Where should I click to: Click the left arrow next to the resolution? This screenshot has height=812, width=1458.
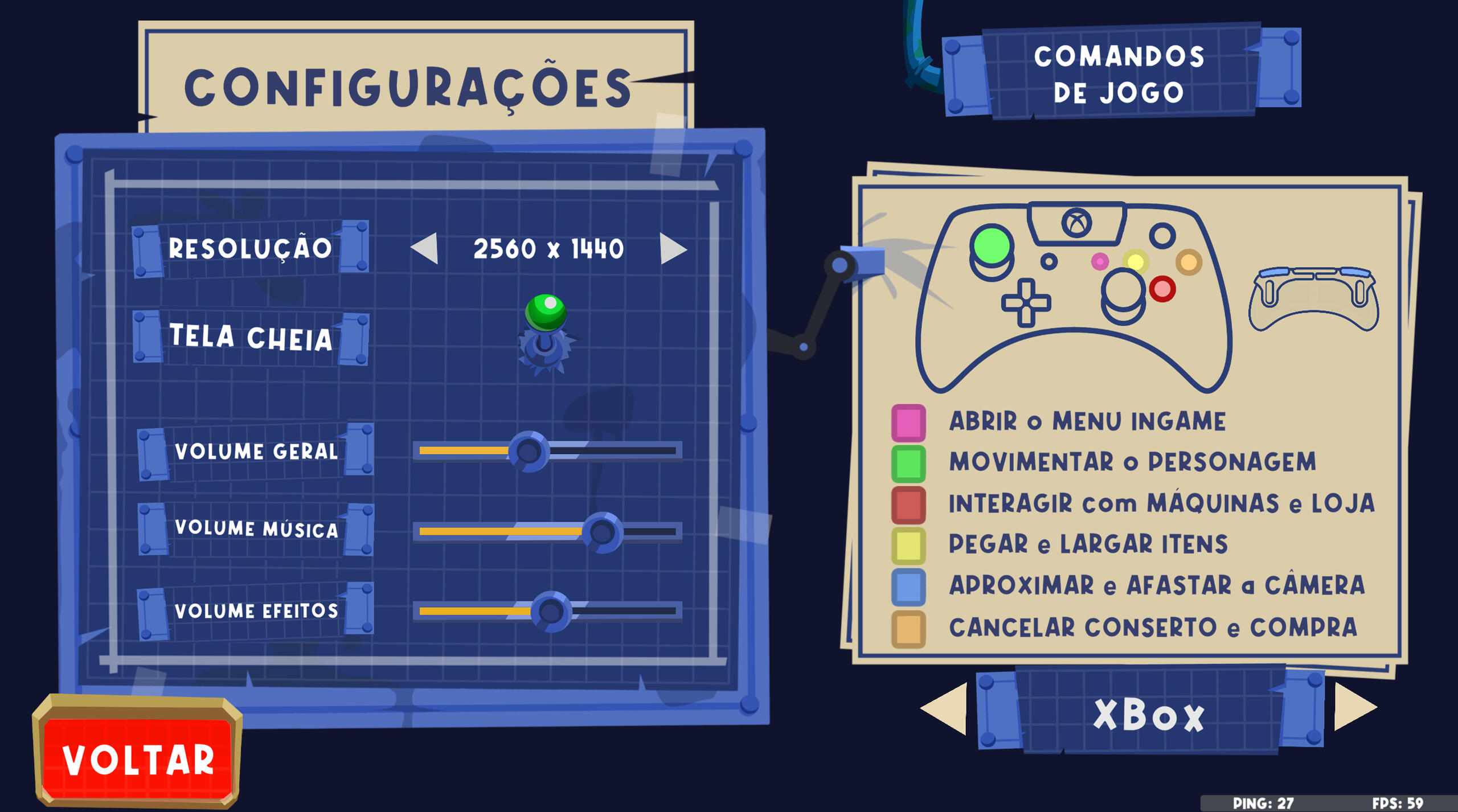coord(424,249)
